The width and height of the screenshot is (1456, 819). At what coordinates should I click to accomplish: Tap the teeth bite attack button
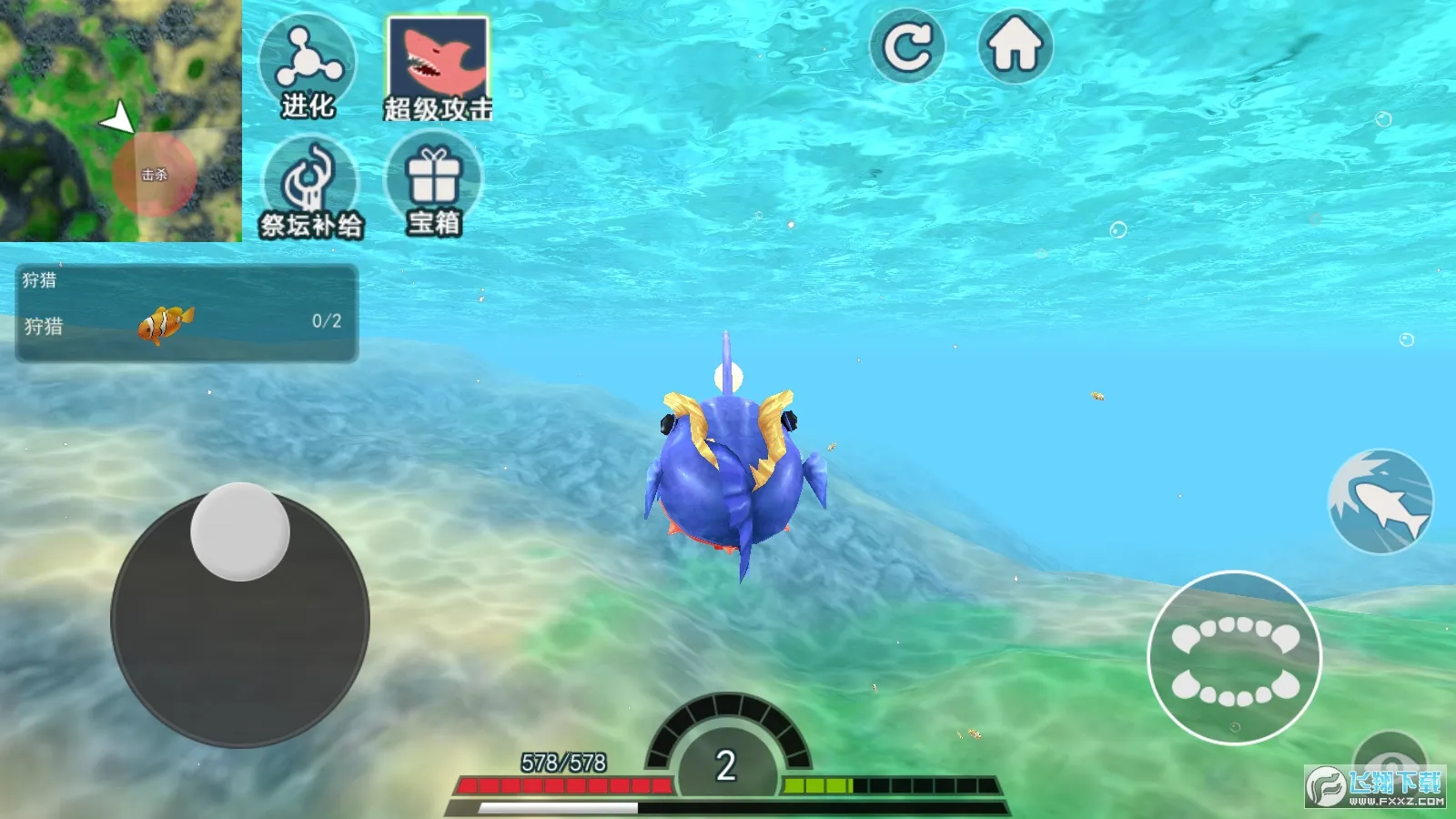coord(1235,658)
